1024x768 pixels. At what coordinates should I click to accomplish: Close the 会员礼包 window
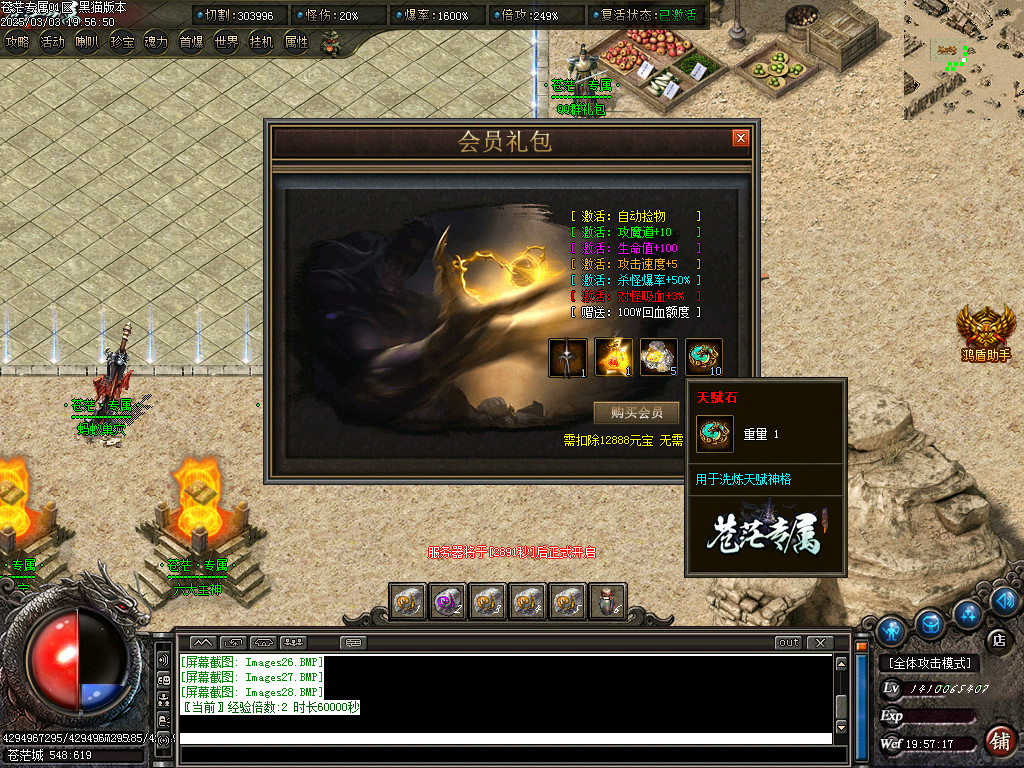point(740,138)
